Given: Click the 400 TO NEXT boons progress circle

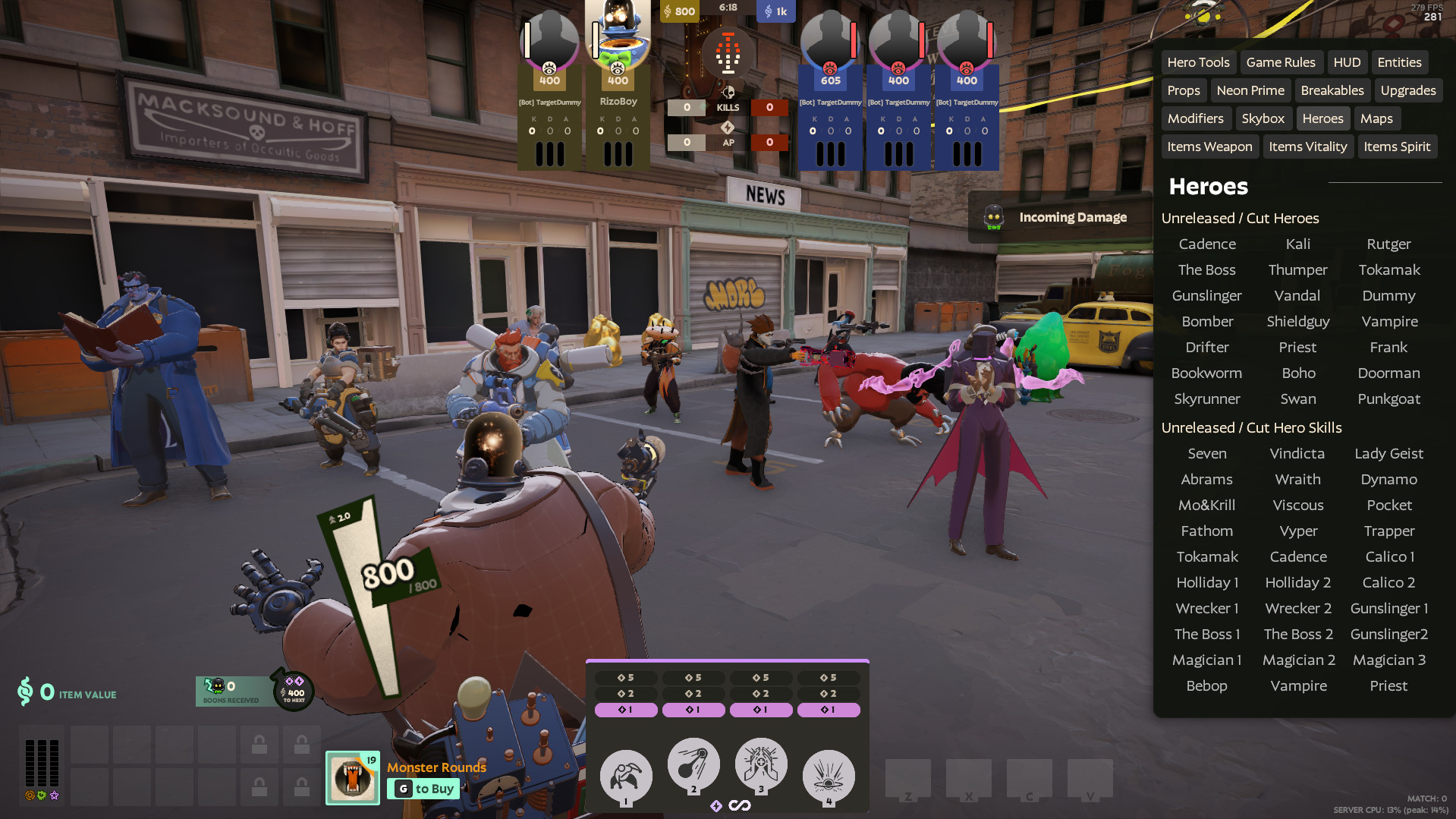Looking at the screenshot, I should click(x=292, y=691).
